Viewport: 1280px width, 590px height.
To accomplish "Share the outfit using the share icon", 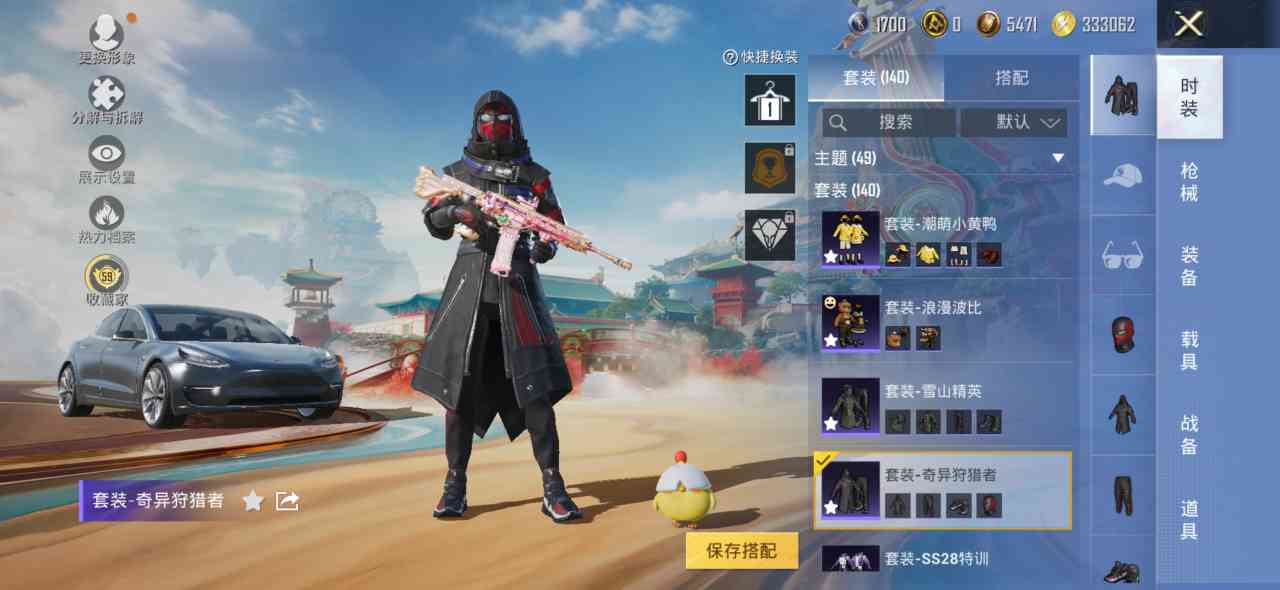I will (x=288, y=501).
